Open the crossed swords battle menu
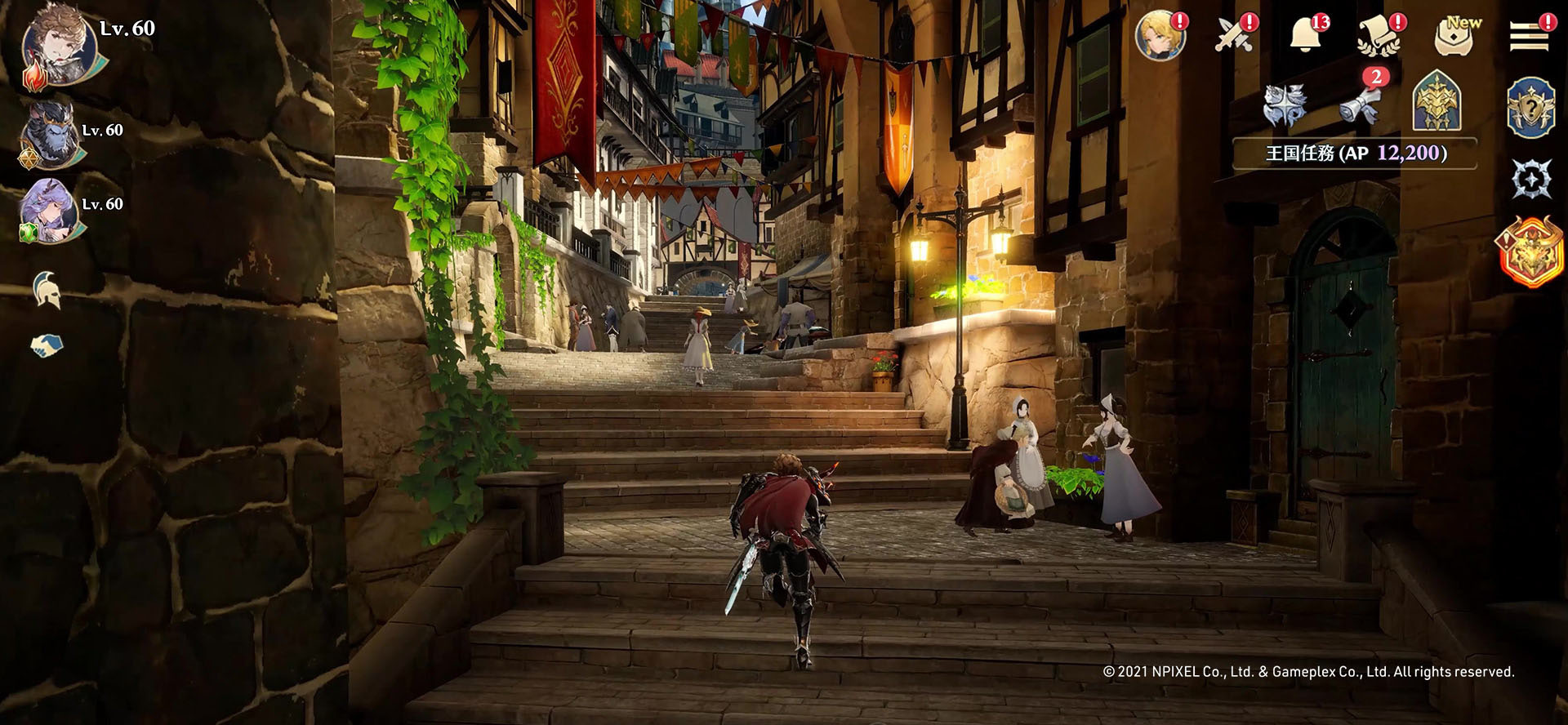1568x725 pixels. [x=1234, y=35]
